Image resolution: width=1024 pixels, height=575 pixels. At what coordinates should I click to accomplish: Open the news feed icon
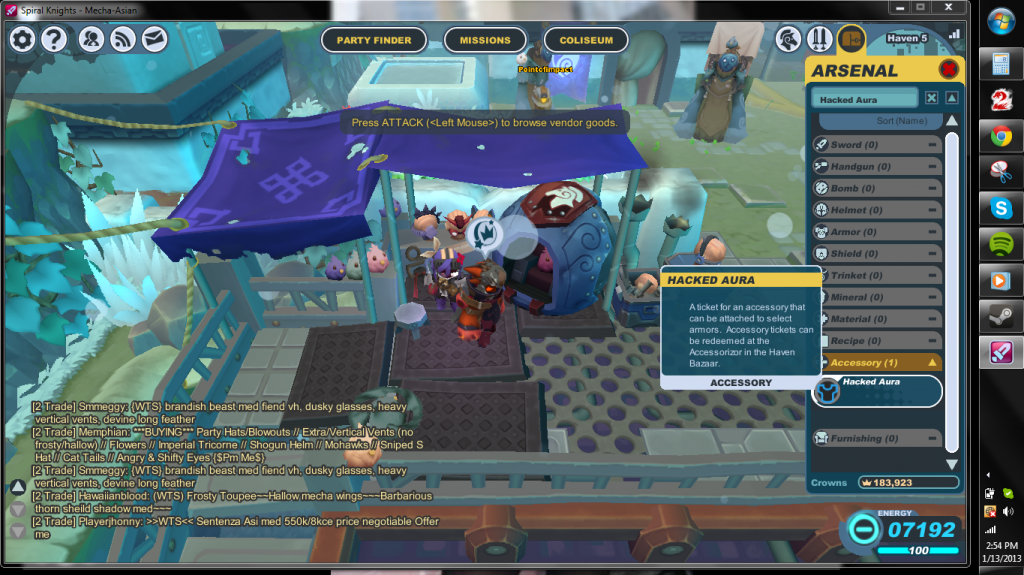[123, 39]
